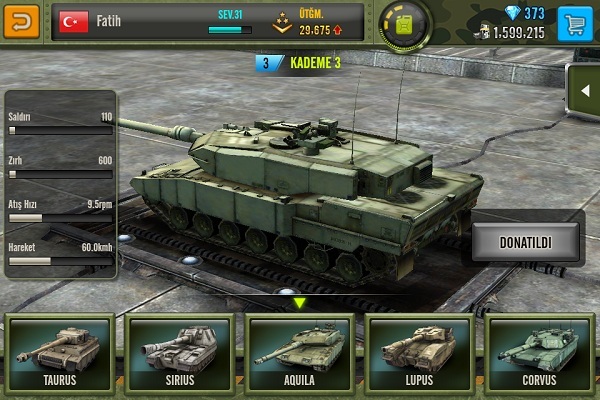Choose the CORVUS tank thumbnail
This screenshot has height=400, width=600.
pos(540,352)
